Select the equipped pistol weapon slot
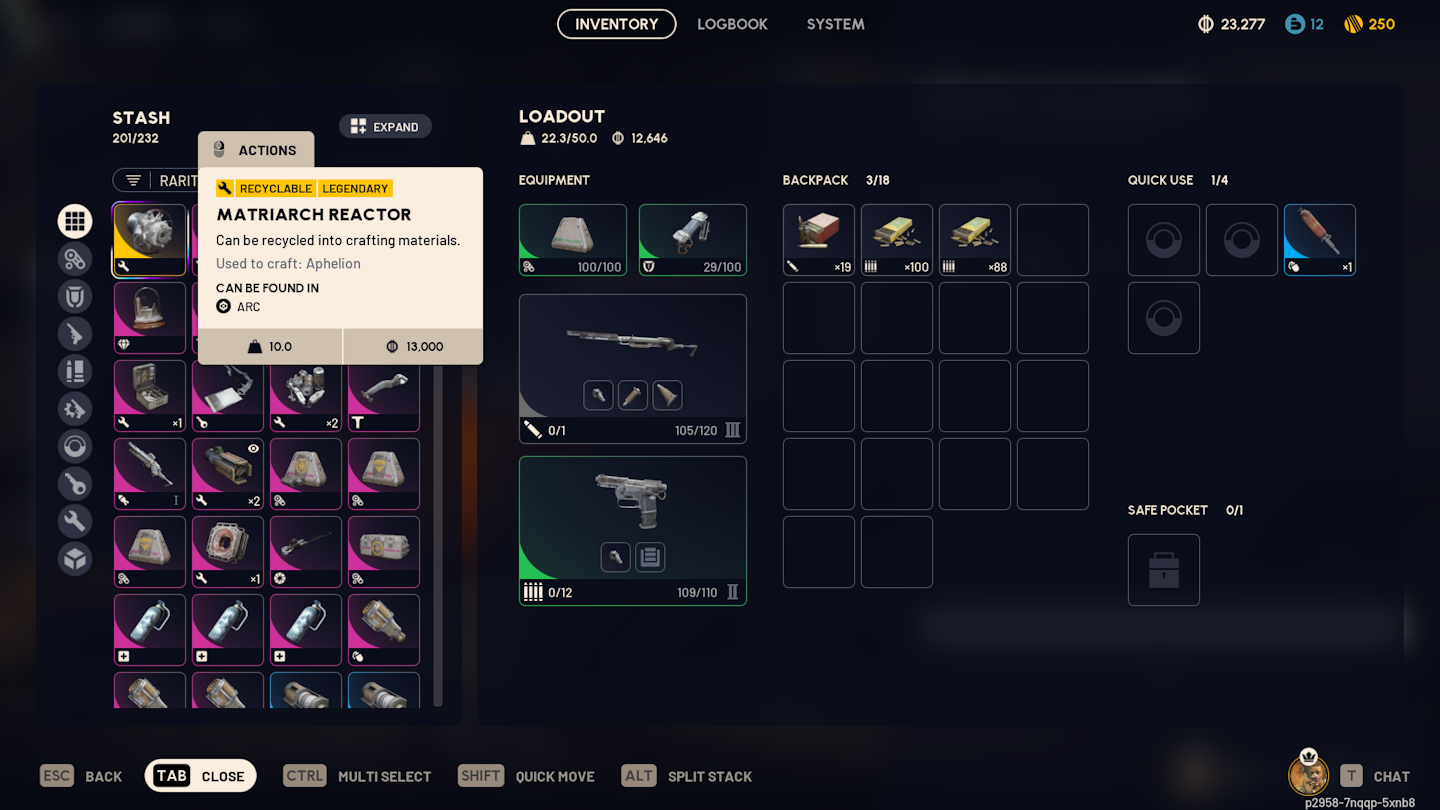 tap(632, 530)
